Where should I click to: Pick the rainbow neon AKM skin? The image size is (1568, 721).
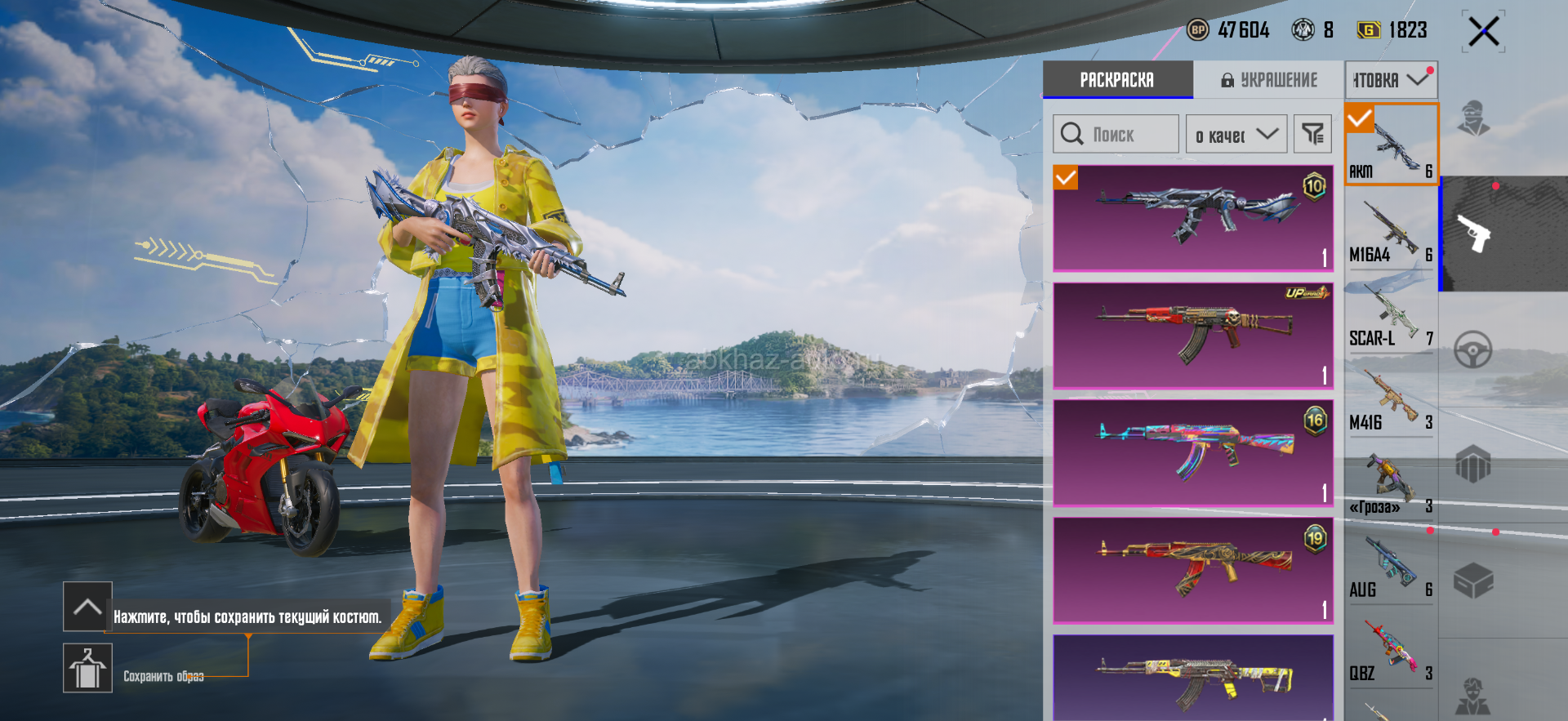coord(1192,452)
